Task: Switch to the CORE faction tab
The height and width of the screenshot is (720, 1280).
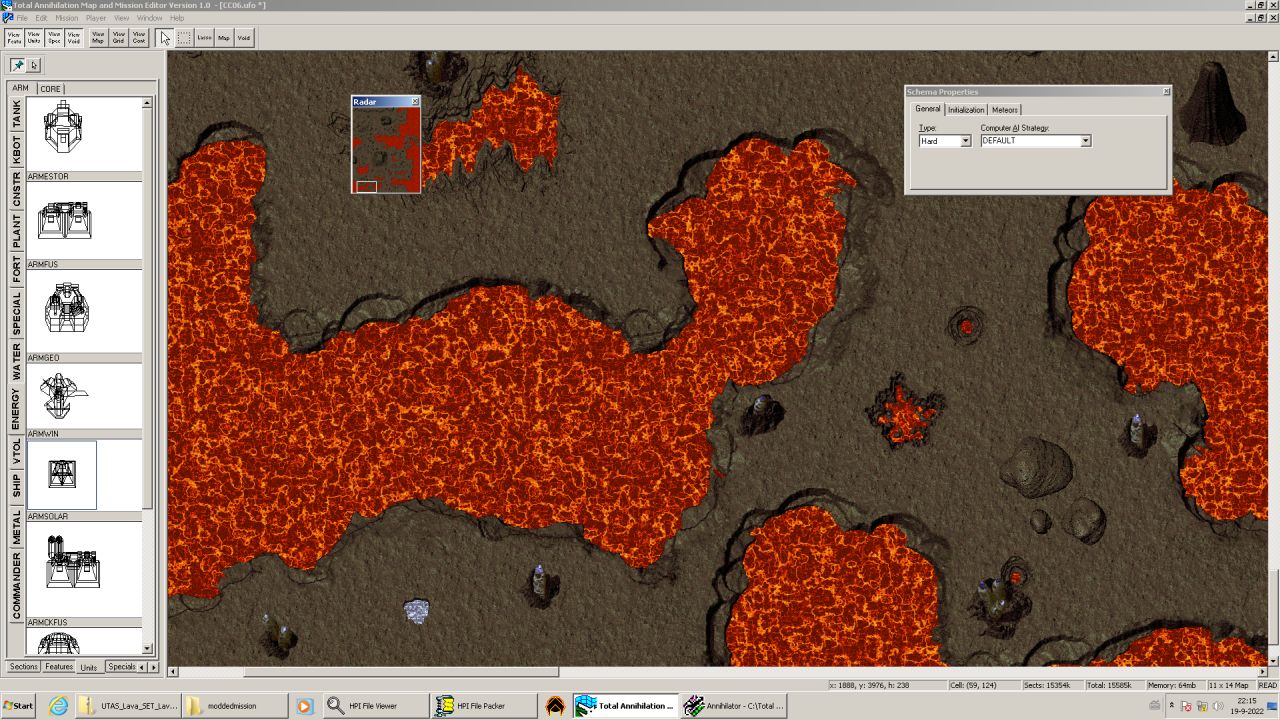Action: tap(50, 89)
